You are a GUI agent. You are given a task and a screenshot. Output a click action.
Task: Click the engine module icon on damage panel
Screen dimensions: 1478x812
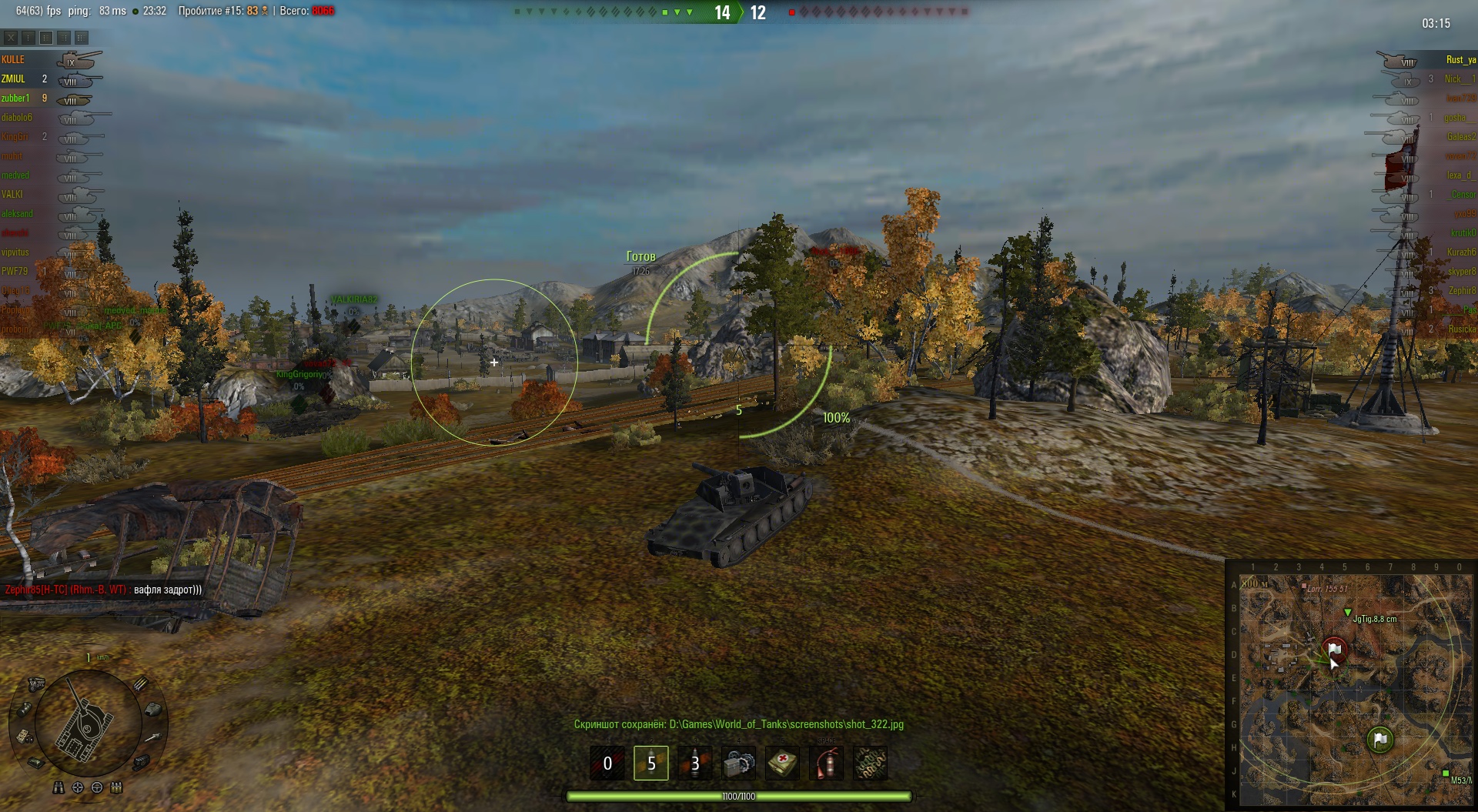pos(36,683)
